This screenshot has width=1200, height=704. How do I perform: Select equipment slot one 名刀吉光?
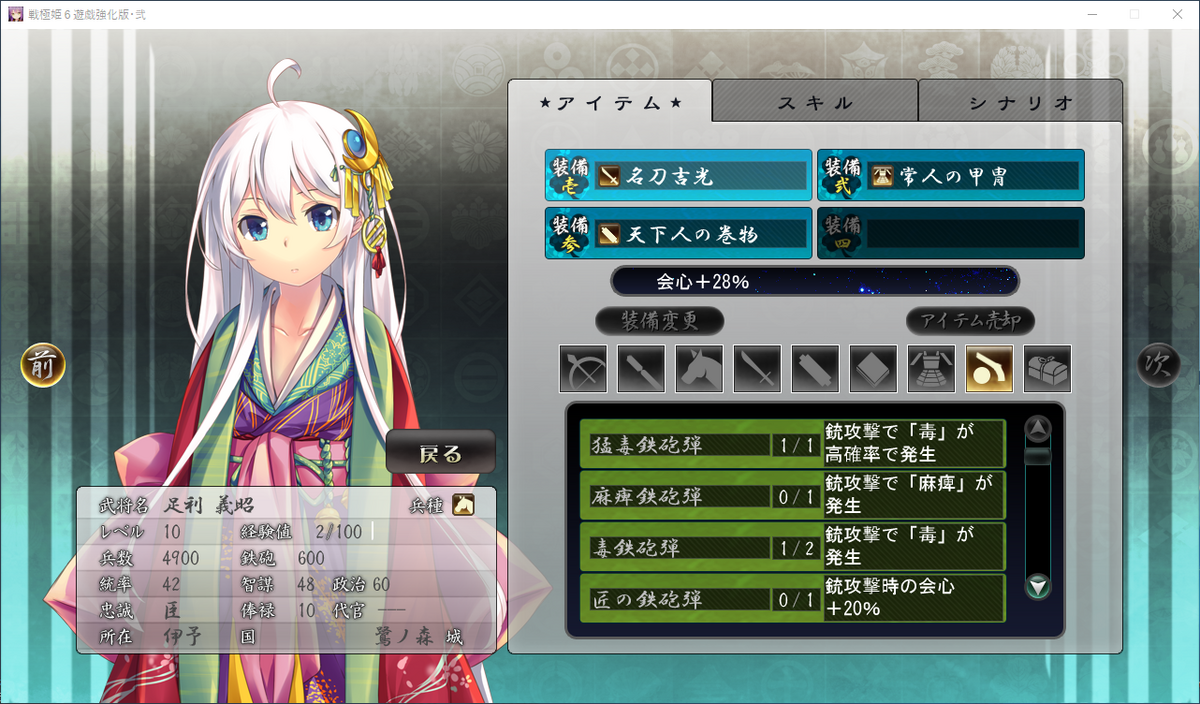point(678,176)
